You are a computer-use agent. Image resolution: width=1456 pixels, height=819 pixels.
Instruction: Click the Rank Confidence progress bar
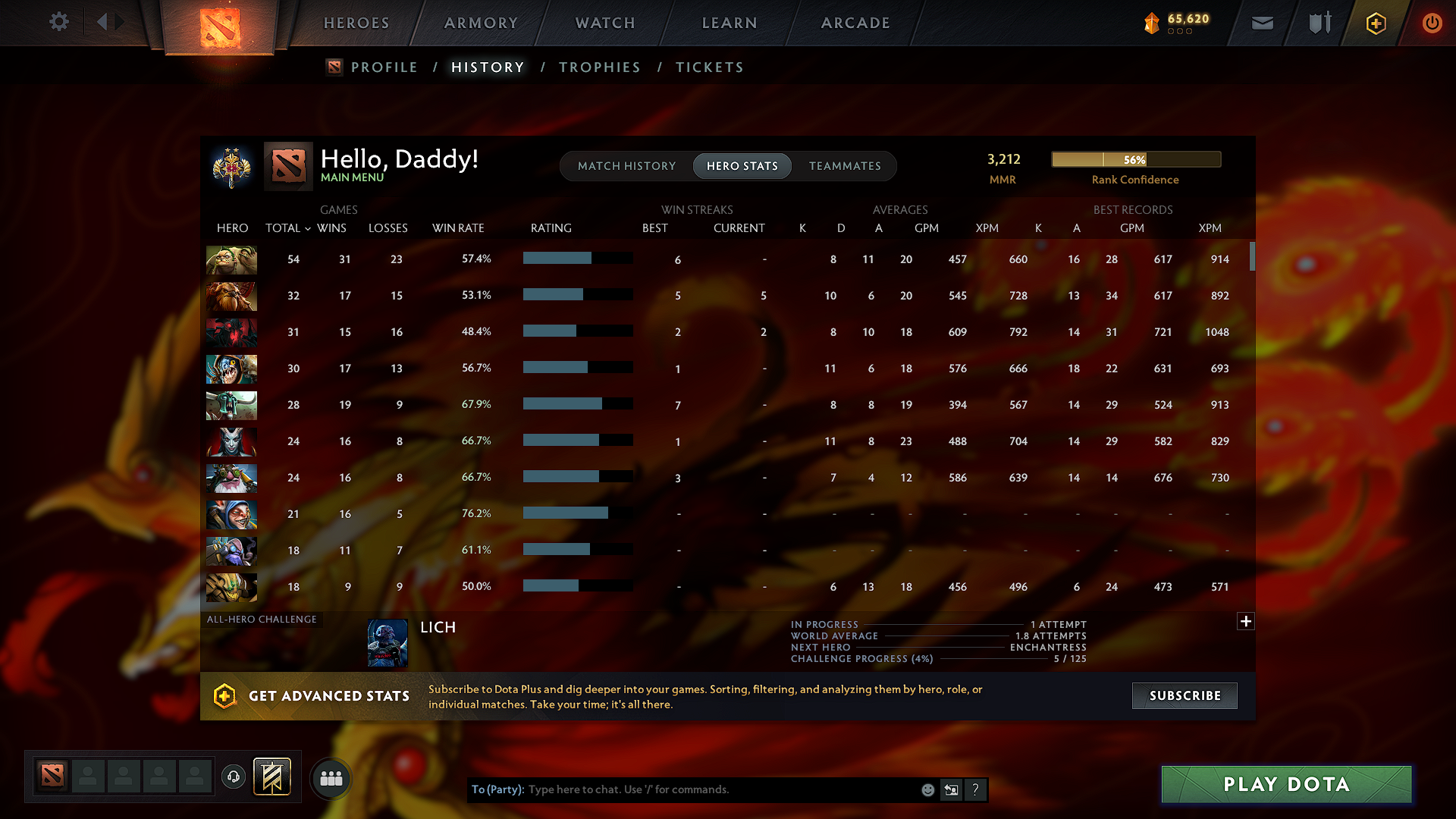[x=1135, y=159]
